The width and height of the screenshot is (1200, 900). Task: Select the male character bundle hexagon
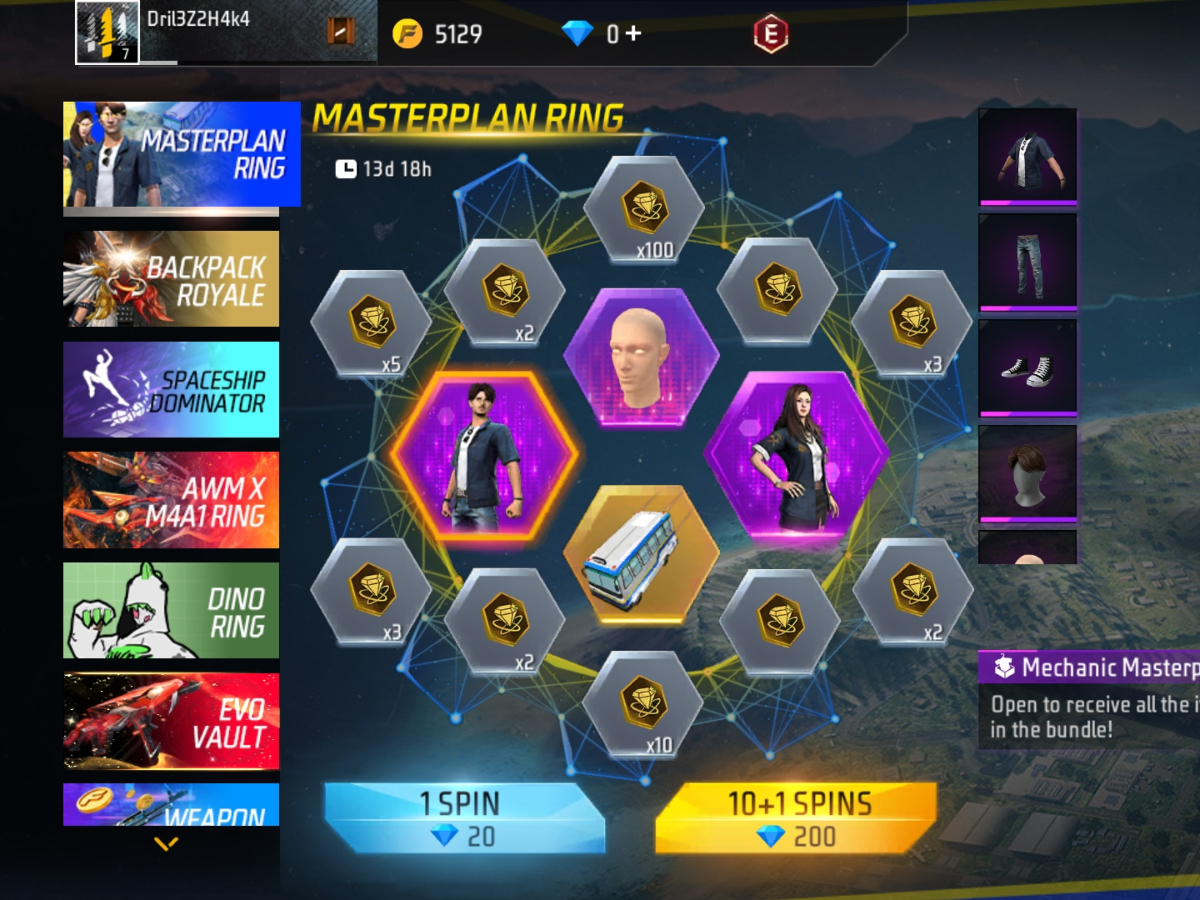tap(484, 456)
